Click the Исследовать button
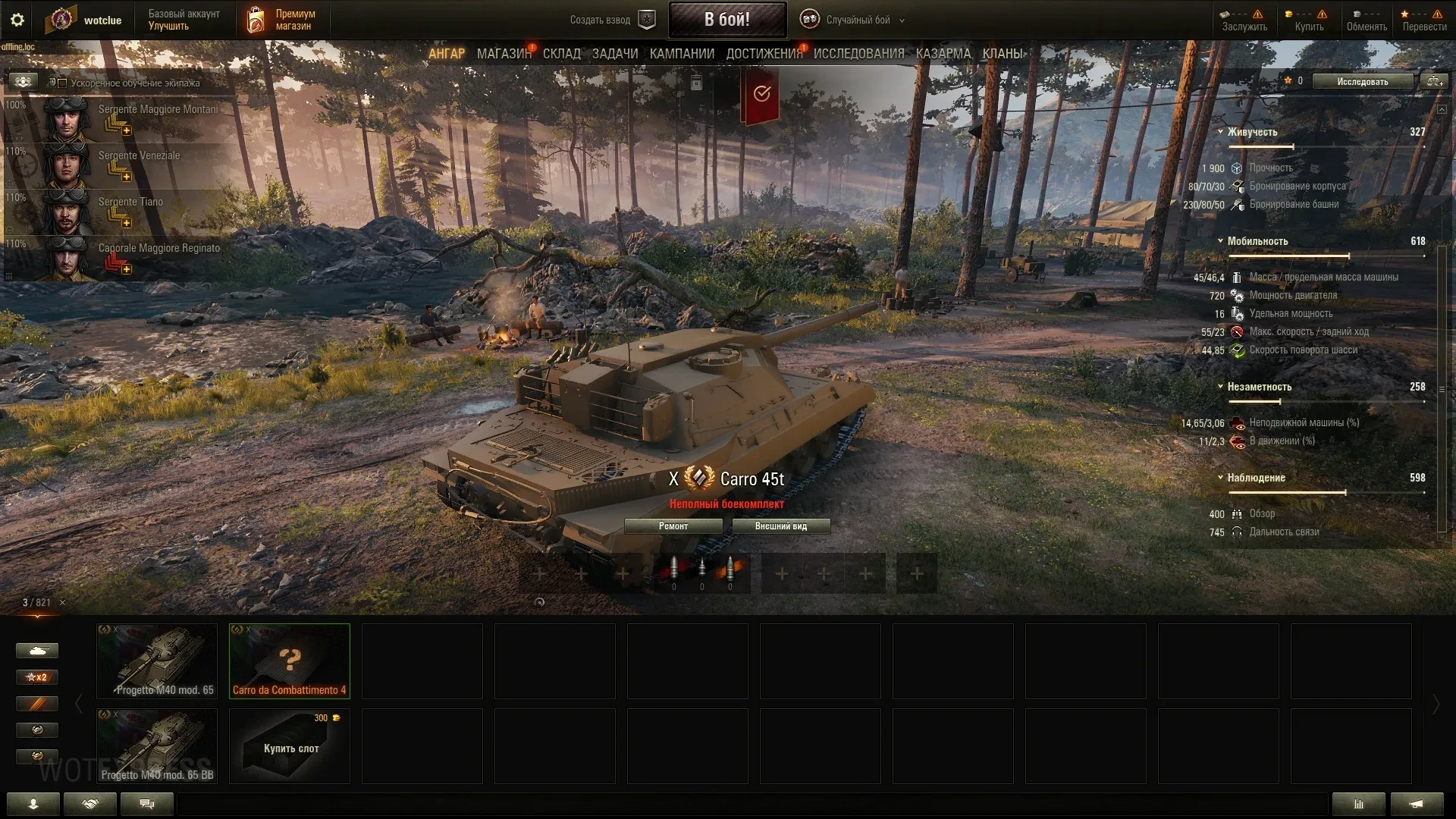The height and width of the screenshot is (819, 1456). click(x=1362, y=82)
